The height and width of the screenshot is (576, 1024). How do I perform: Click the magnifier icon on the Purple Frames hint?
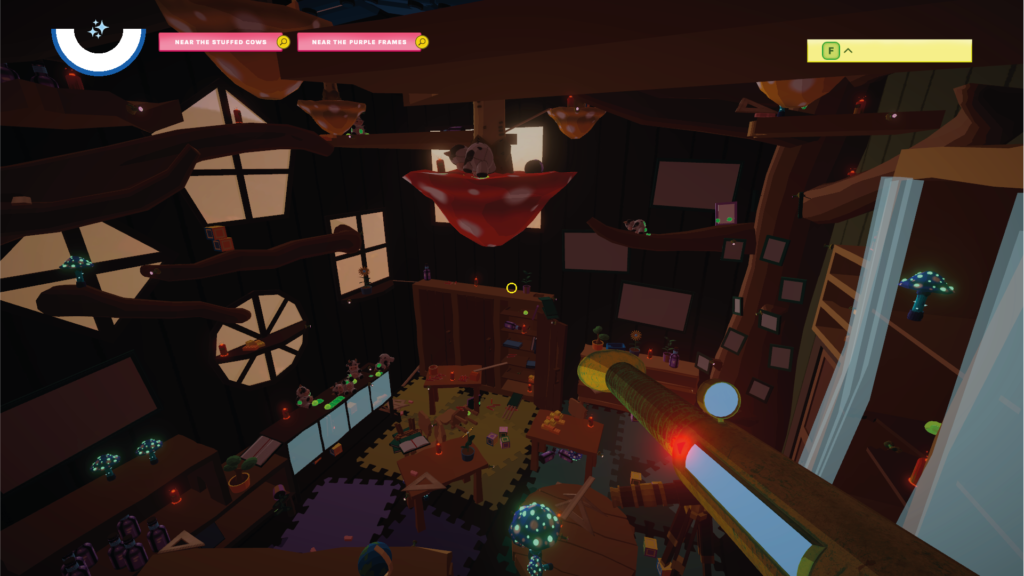(x=422, y=42)
